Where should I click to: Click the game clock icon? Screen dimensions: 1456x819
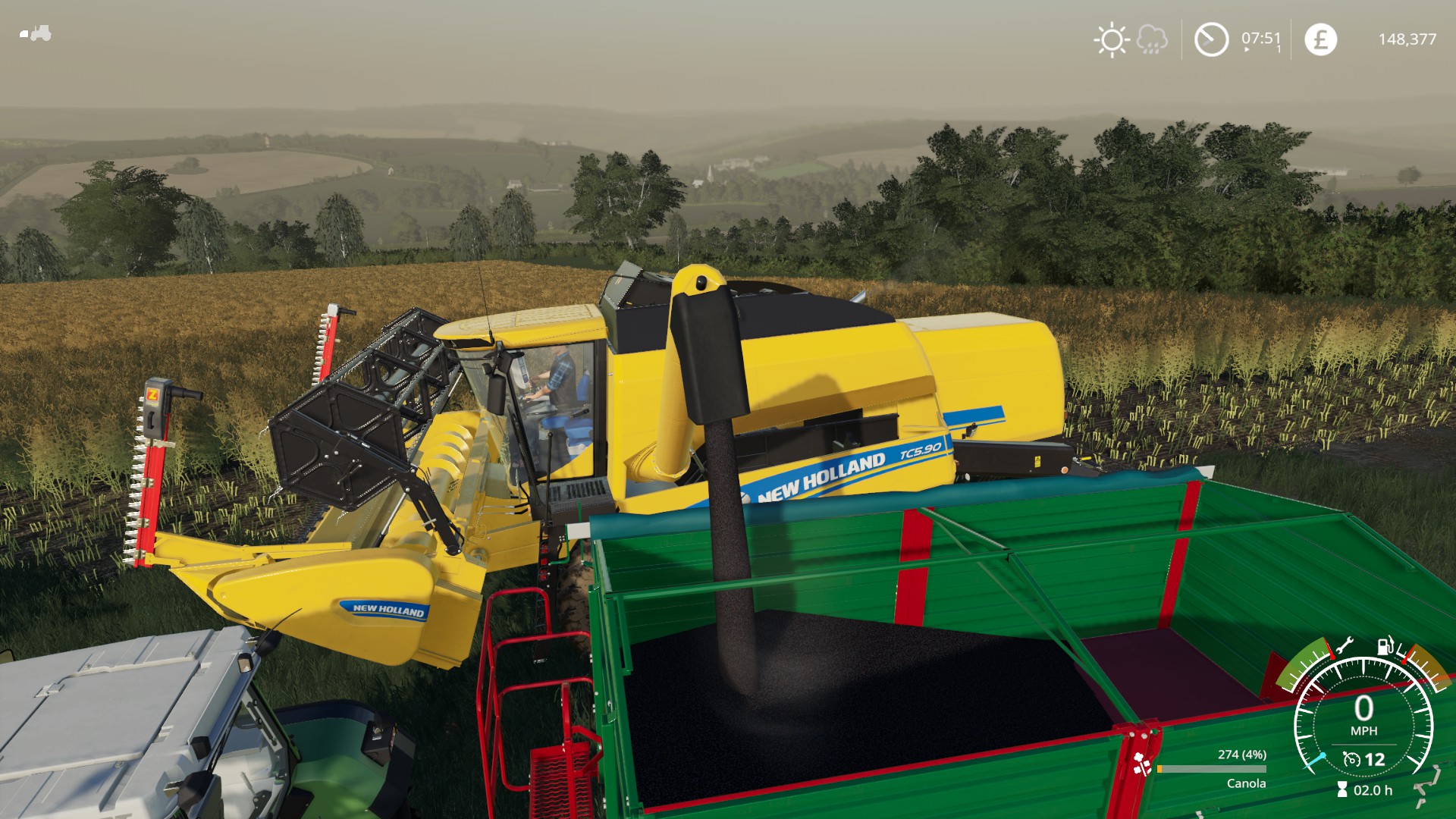[1211, 39]
